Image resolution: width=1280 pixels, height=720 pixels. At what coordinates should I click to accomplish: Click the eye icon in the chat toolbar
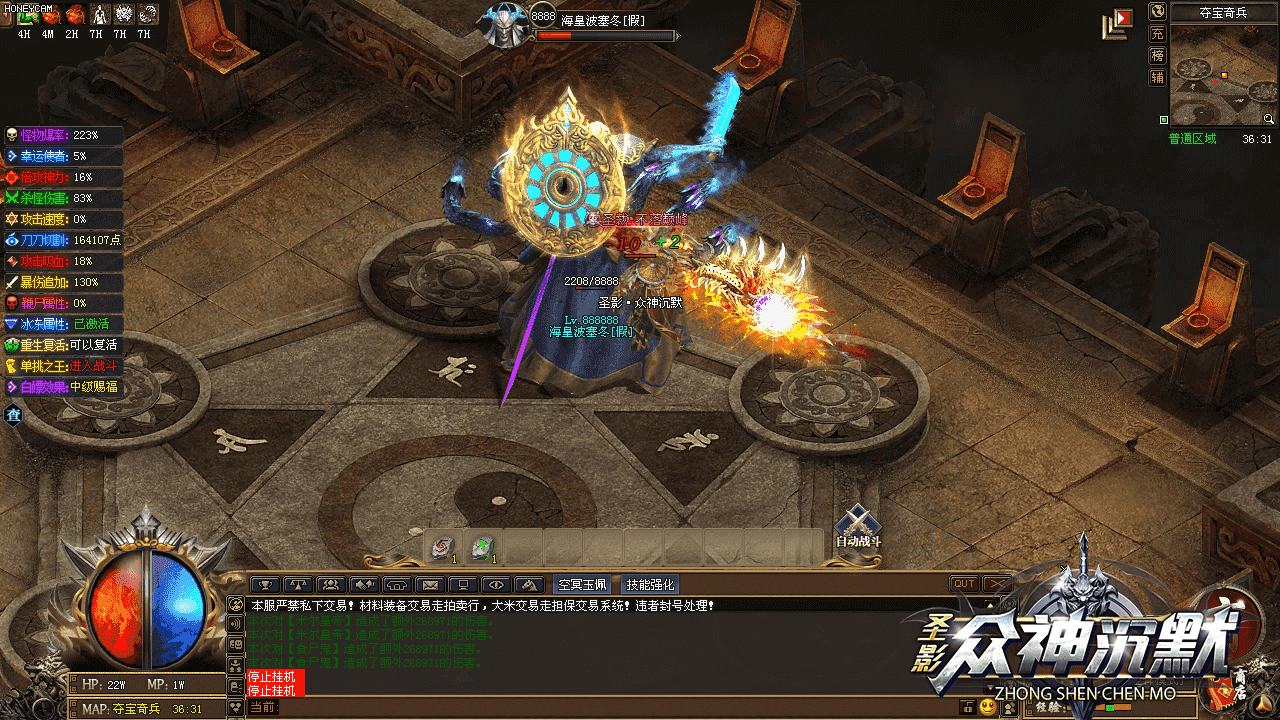[x=496, y=585]
